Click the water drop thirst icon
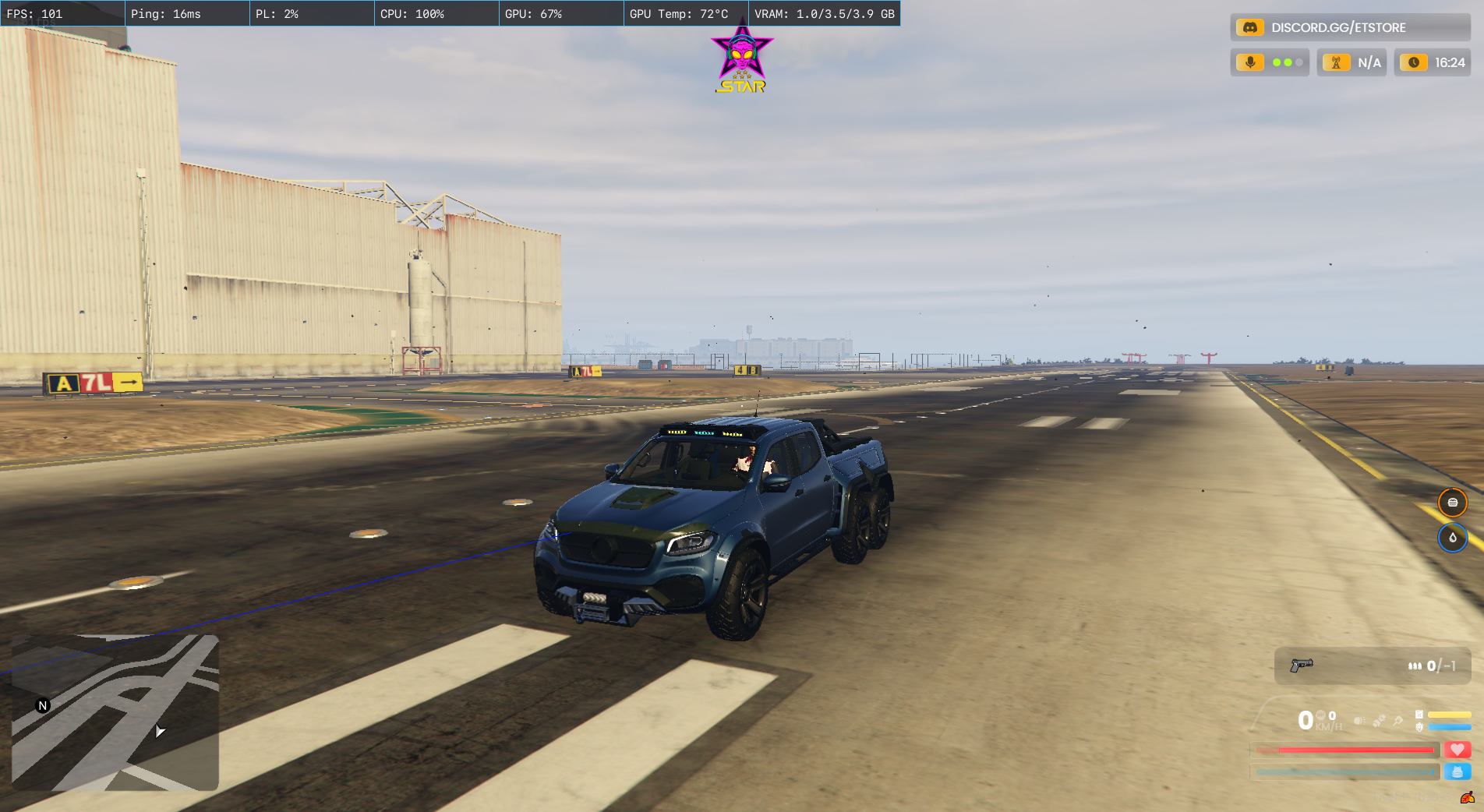The width and height of the screenshot is (1484, 812). (x=1452, y=538)
